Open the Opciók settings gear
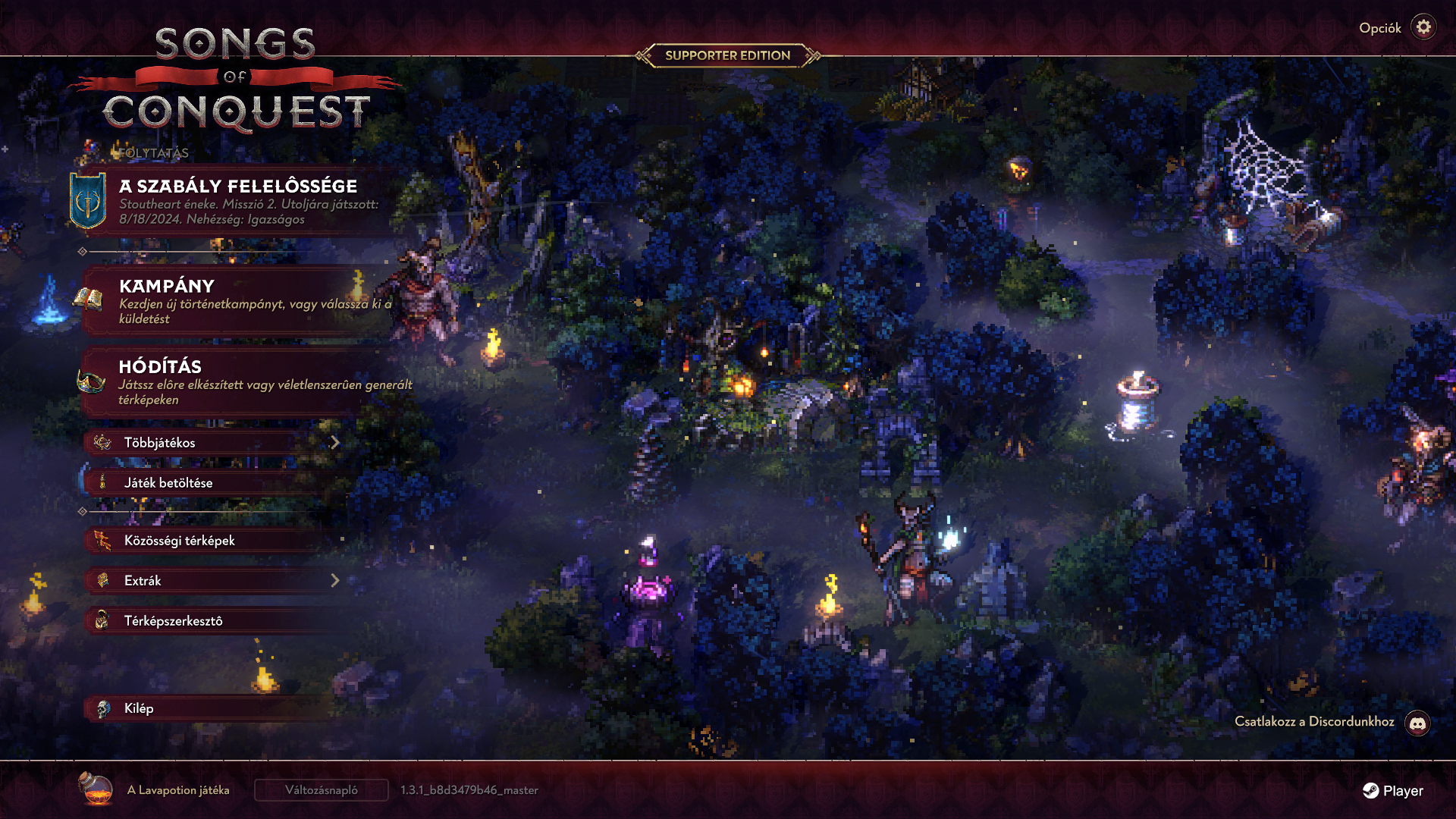Viewport: 1456px width, 819px height. tap(1423, 27)
